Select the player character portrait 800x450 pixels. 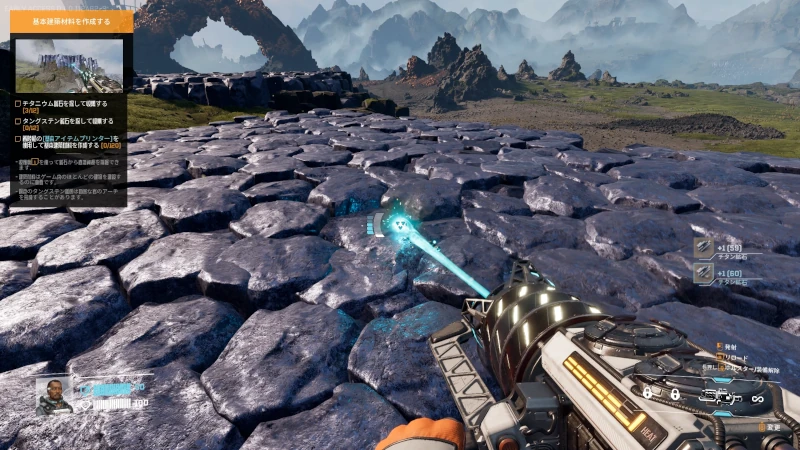coord(54,395)
